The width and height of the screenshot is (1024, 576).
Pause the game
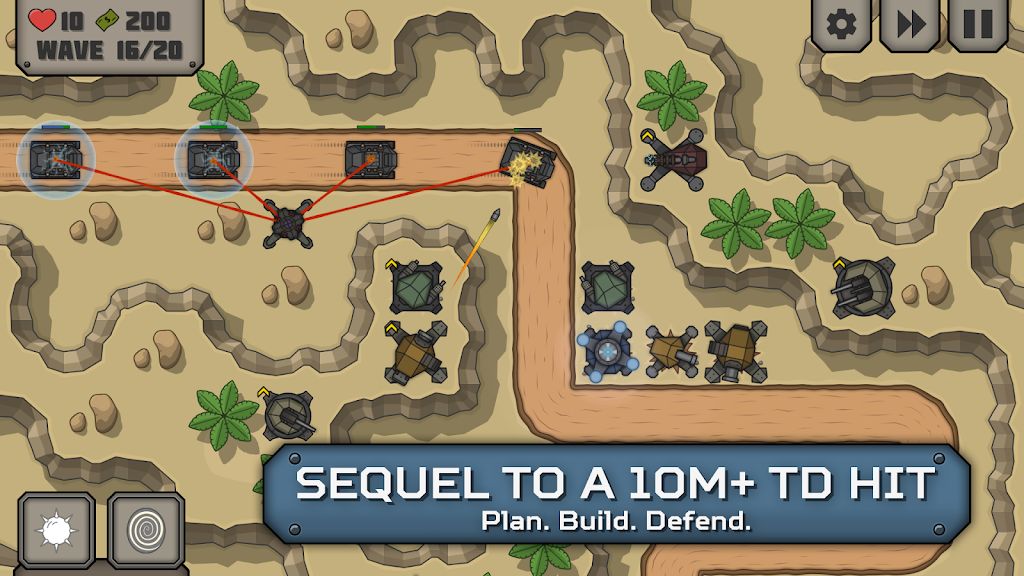coord(977,24)
